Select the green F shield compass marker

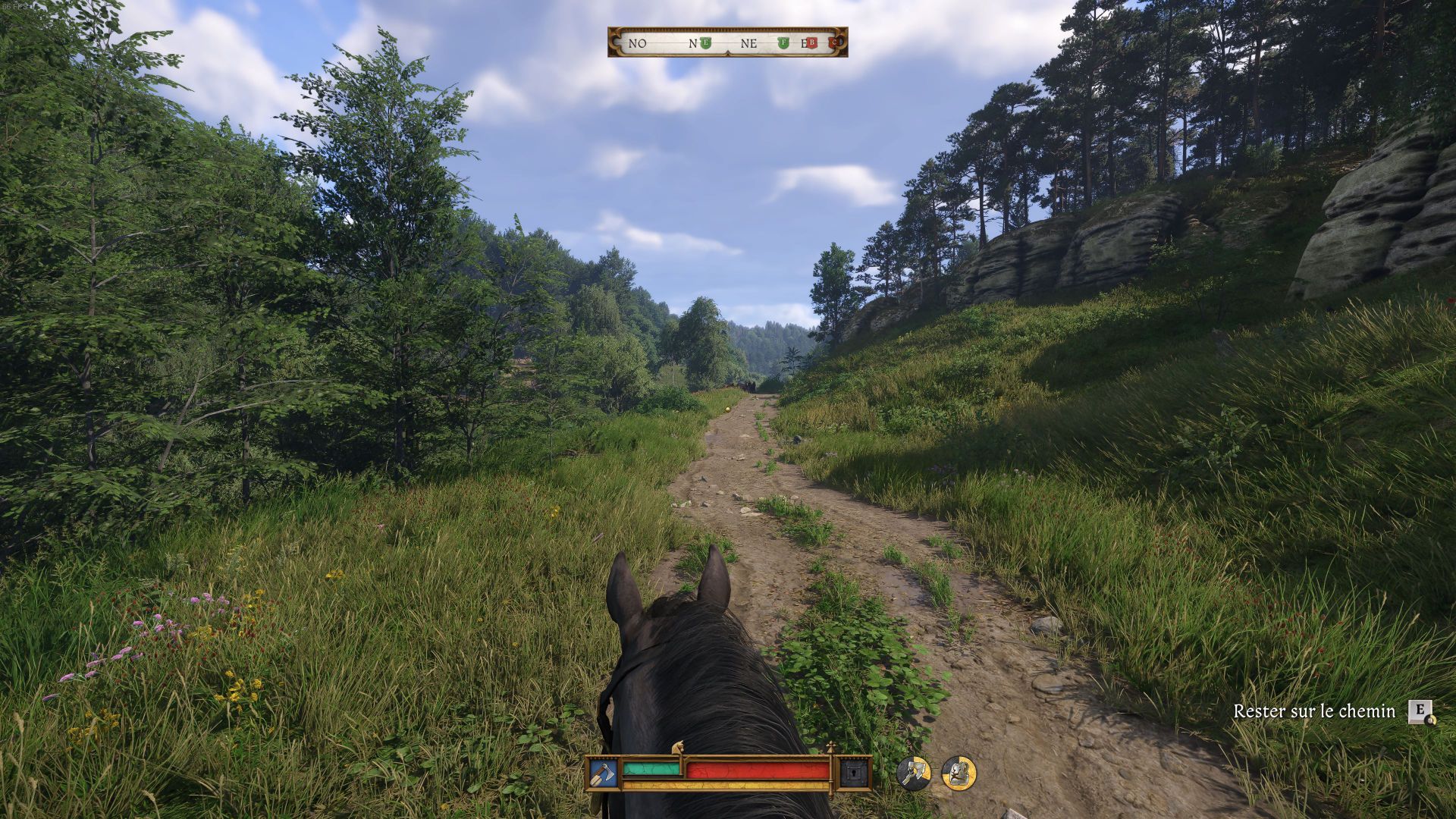(783, 43)
